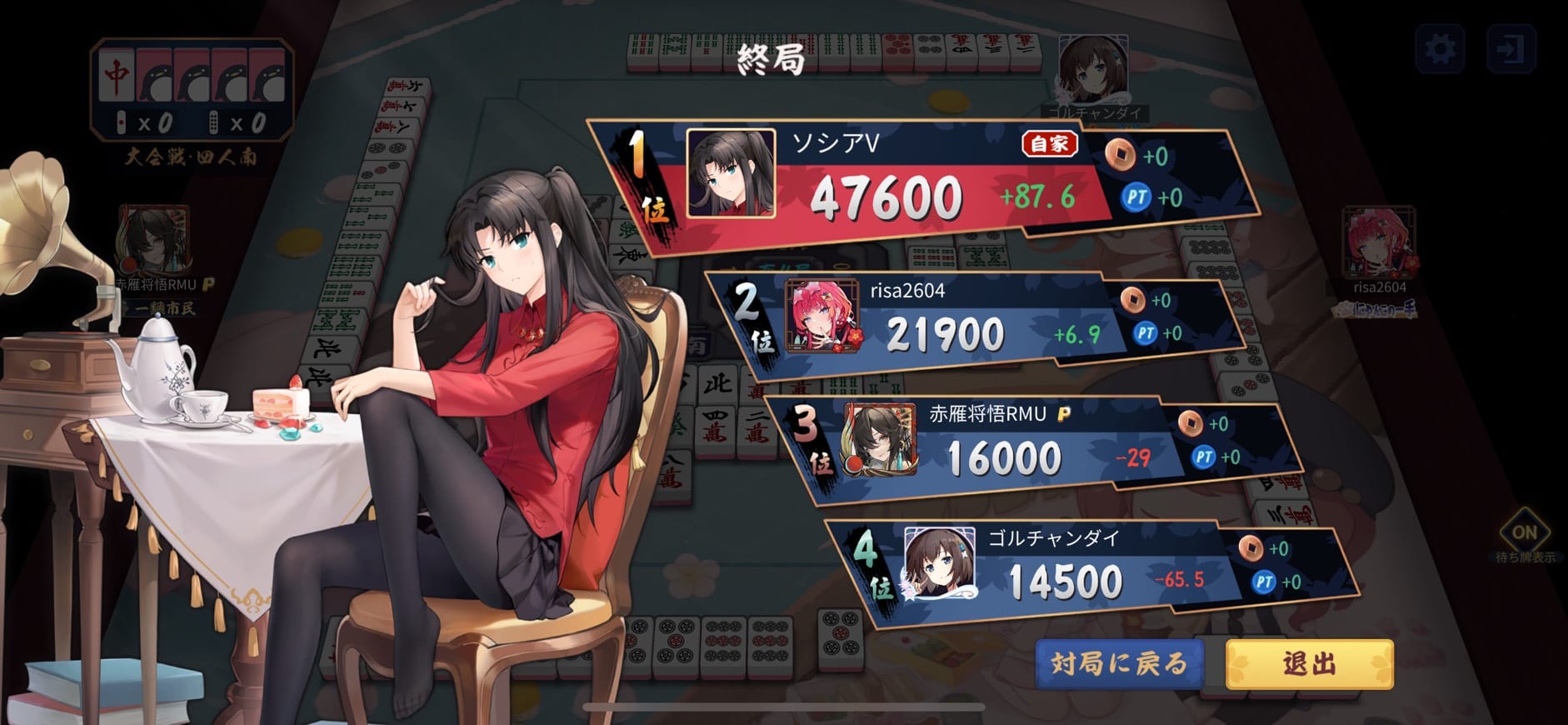Viewport: 1568px width, 725px height.
Task: Return to the match with 対局に戻る
Action: (1119, 663)
